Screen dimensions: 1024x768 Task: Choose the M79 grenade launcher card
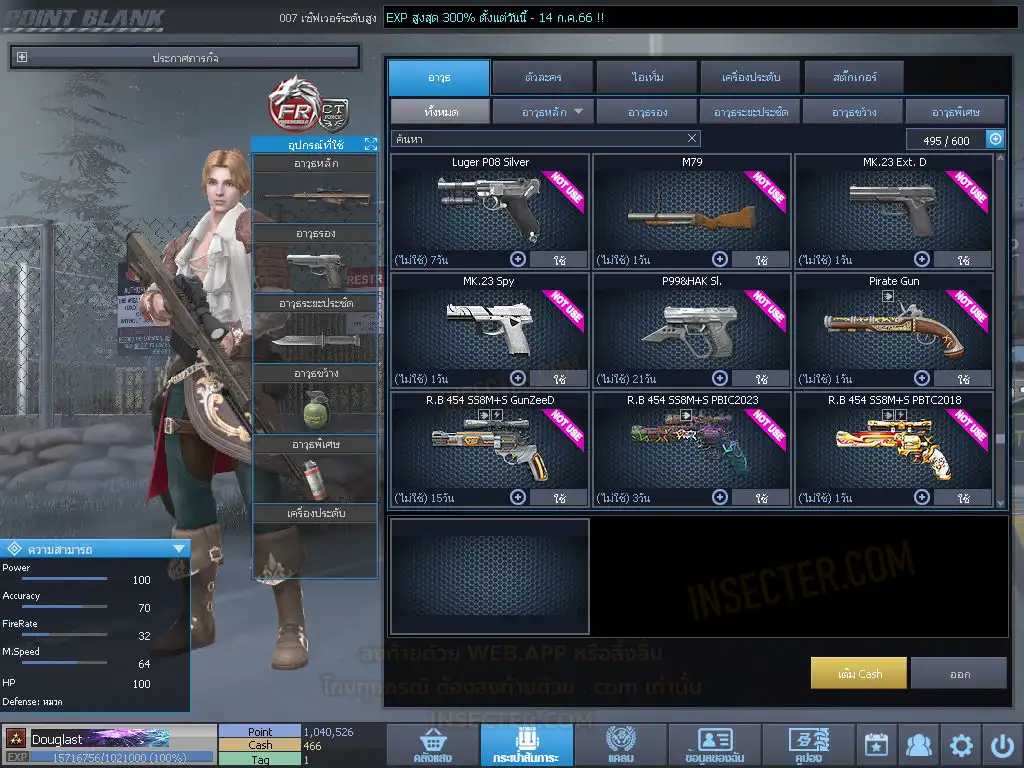(692, 205)
